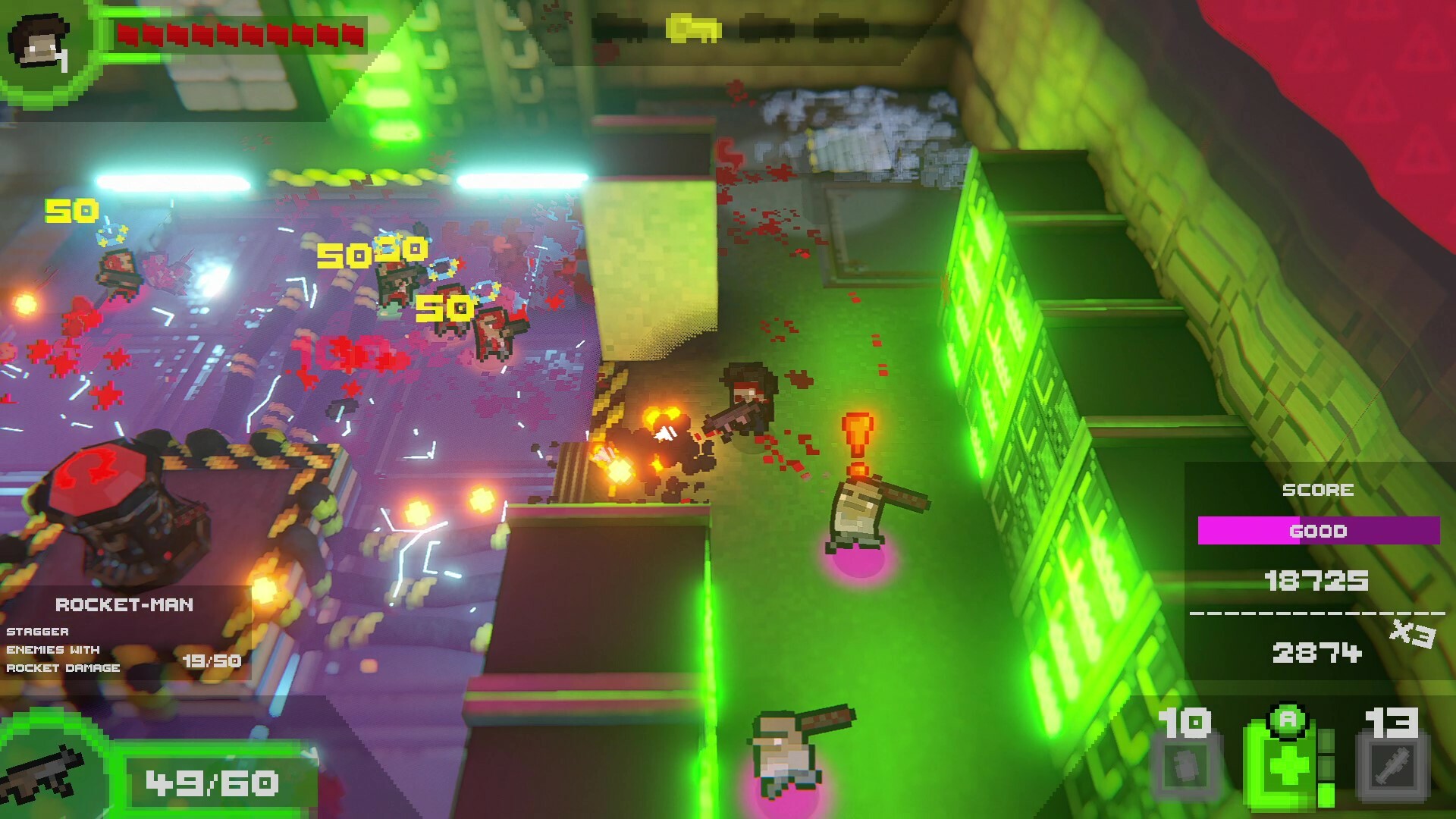This screenshot has width=1456, height=819.
Task: Click the purple GOOD rating bar
Action: tap(1317, 531)
